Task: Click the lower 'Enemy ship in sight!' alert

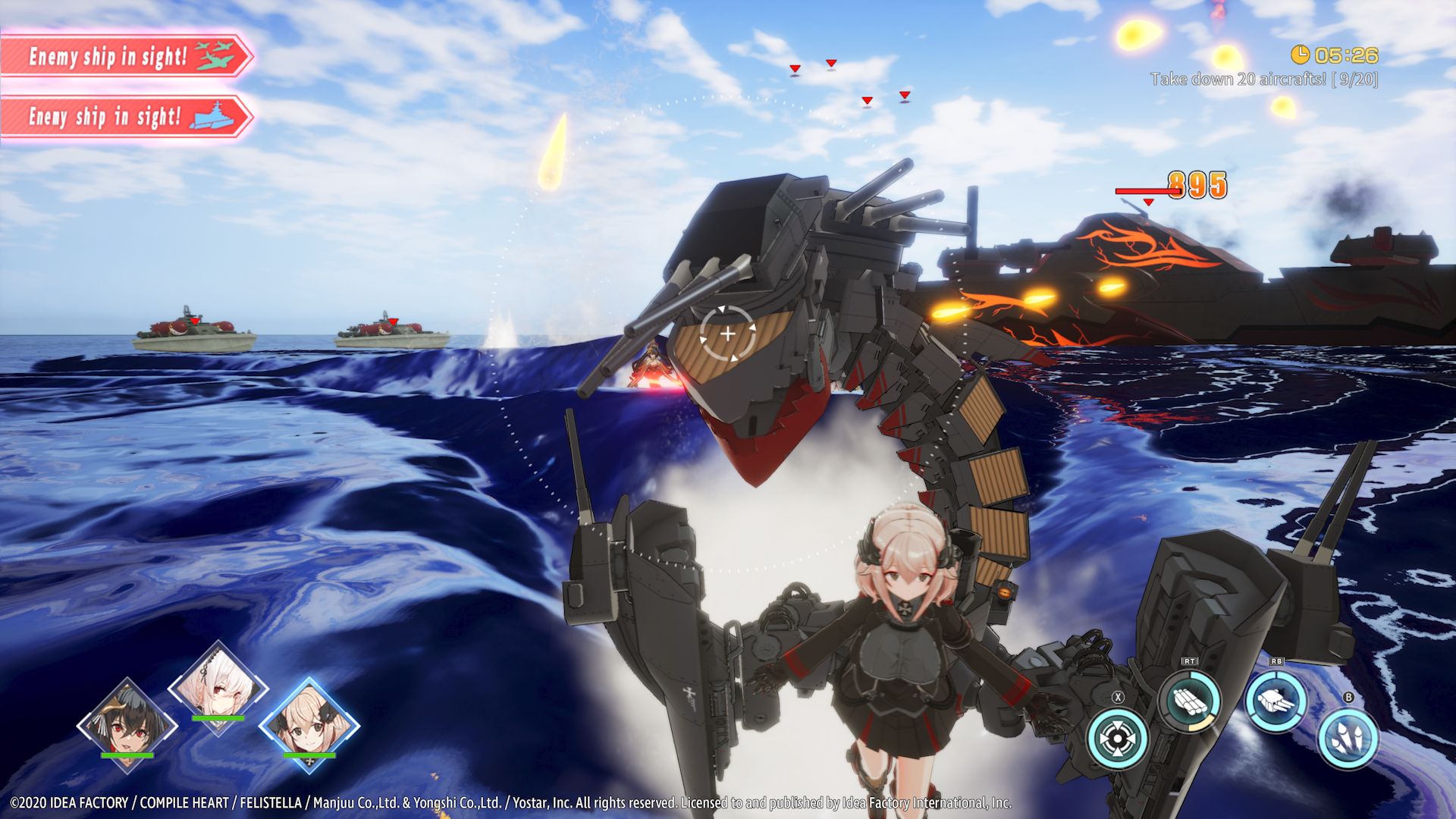Action: [106, 118]
